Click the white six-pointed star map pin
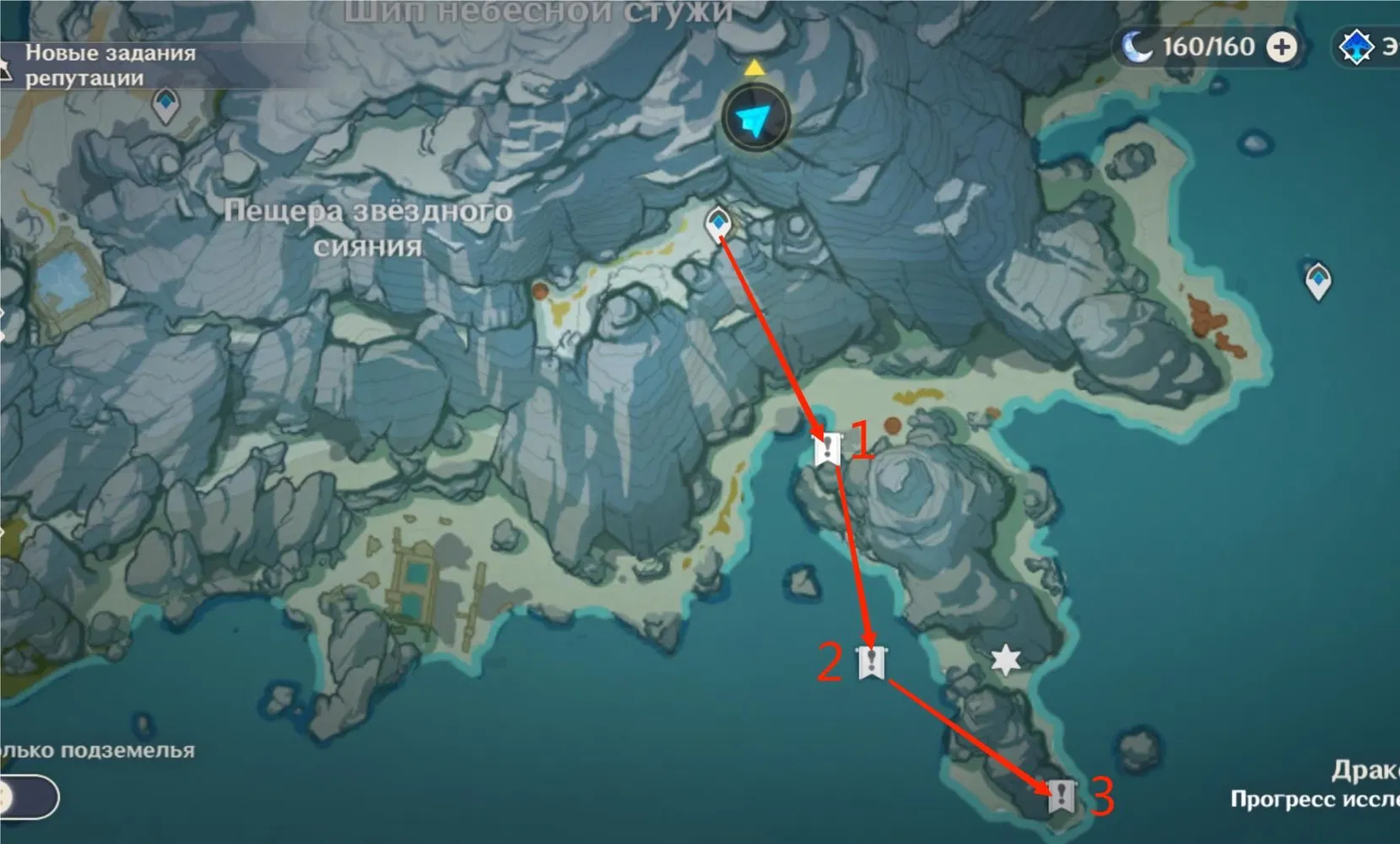 click(x=1005, y=660)
